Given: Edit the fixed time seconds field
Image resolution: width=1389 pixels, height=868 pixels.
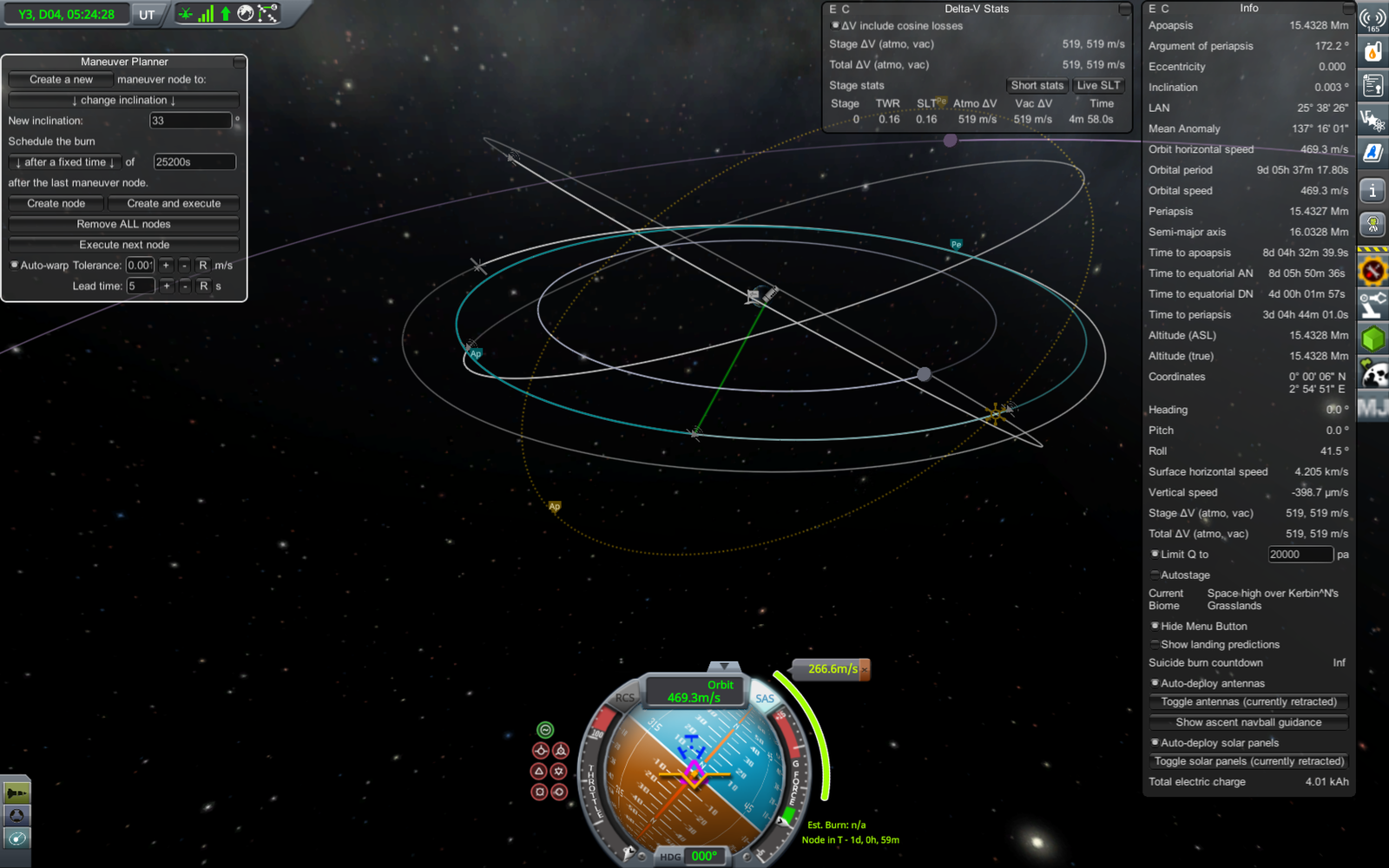Looking at the screenshot, I should (194, 162).
